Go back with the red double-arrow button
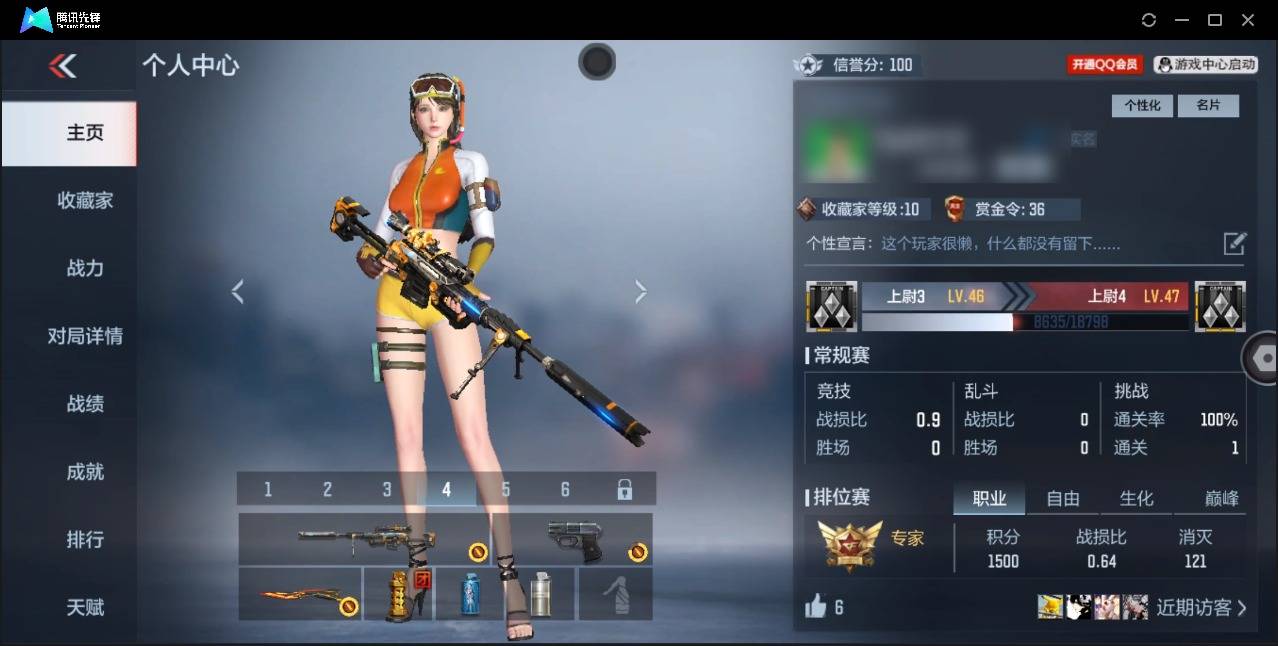Viewport: 1278px width, 646px height. tap(62, 66)
